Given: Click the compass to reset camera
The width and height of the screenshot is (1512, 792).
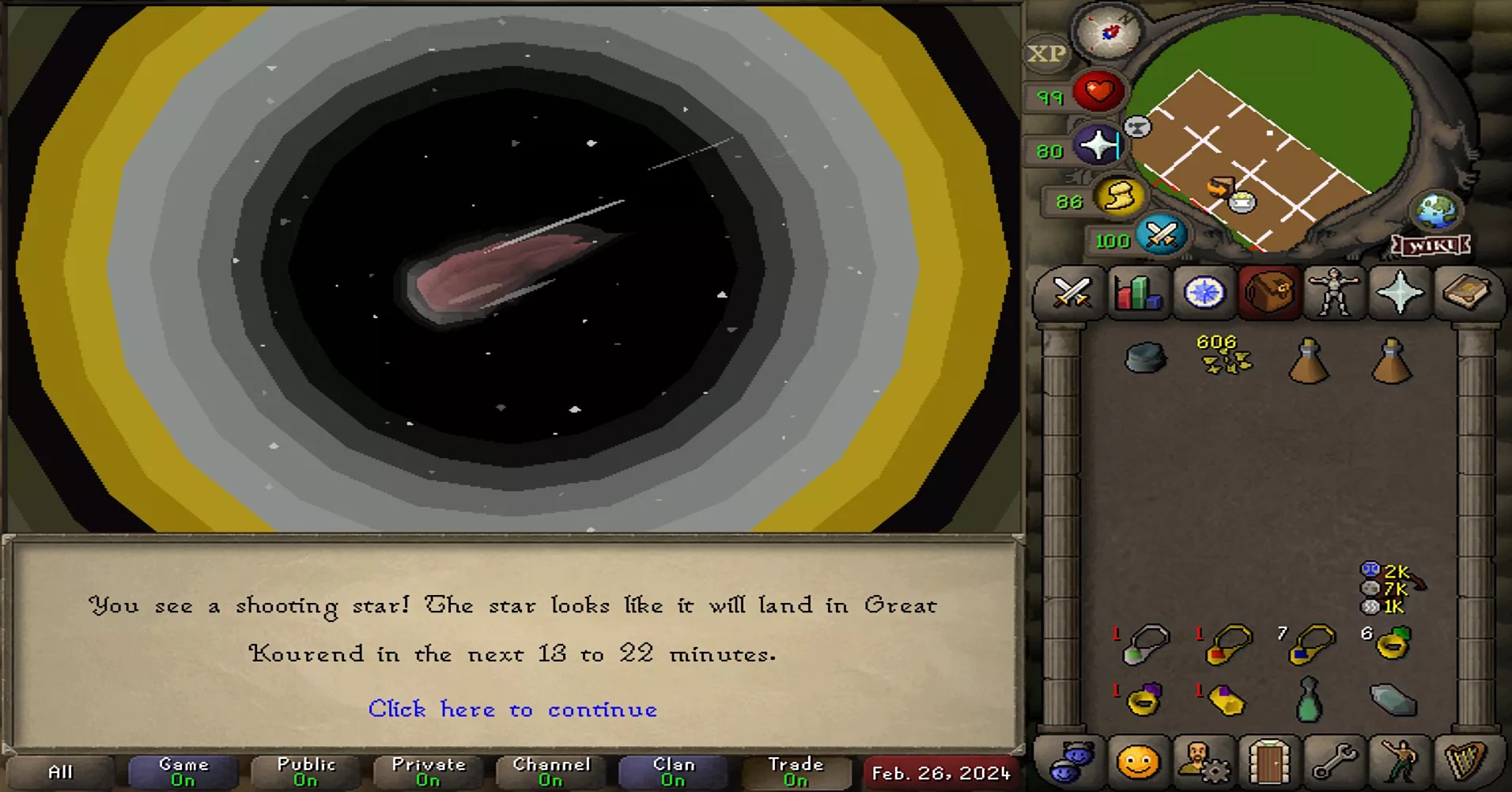Looking at the screenshot, I should (x=1107, y=33).
